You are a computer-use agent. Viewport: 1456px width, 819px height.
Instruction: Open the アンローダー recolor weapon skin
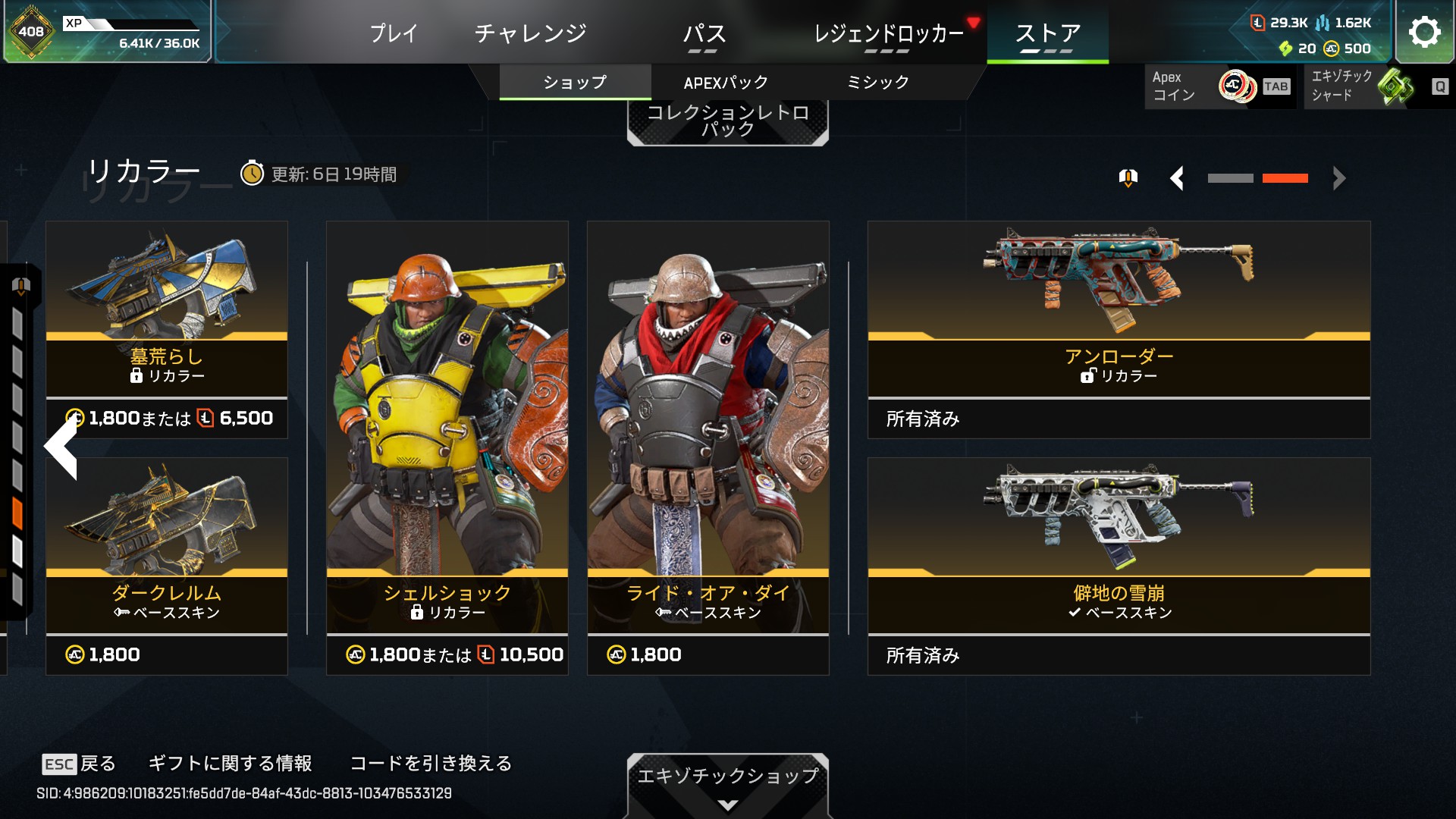tap(1119, 328)
